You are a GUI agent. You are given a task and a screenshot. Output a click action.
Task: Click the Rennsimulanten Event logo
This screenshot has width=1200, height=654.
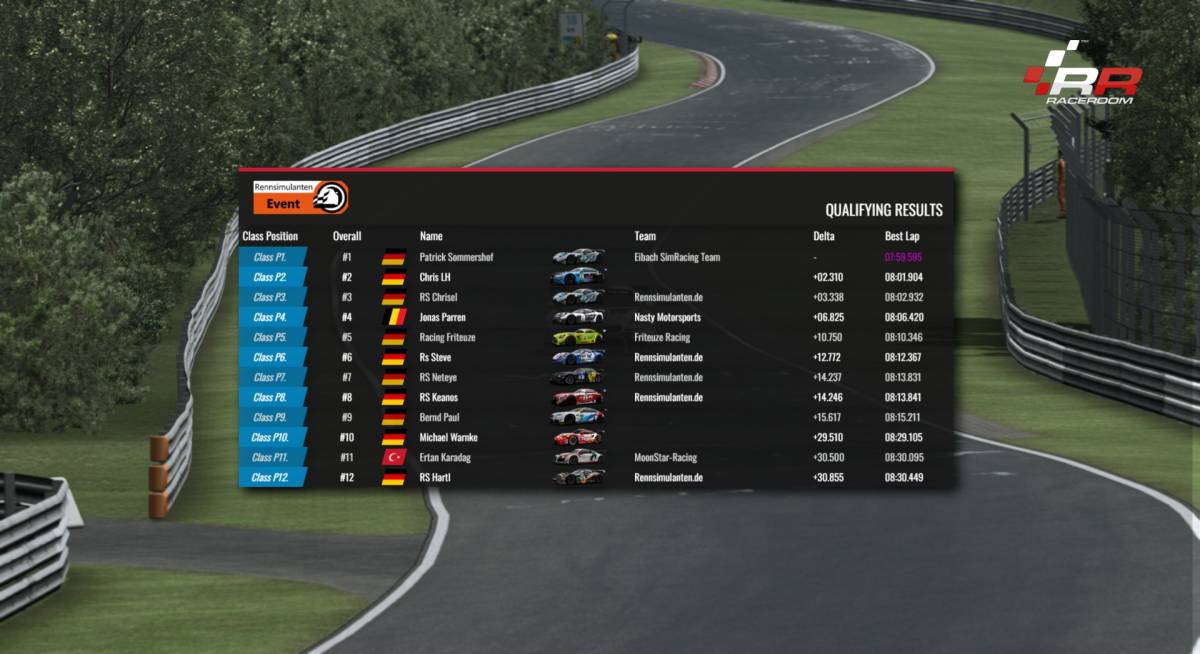(x=300, y=197)
